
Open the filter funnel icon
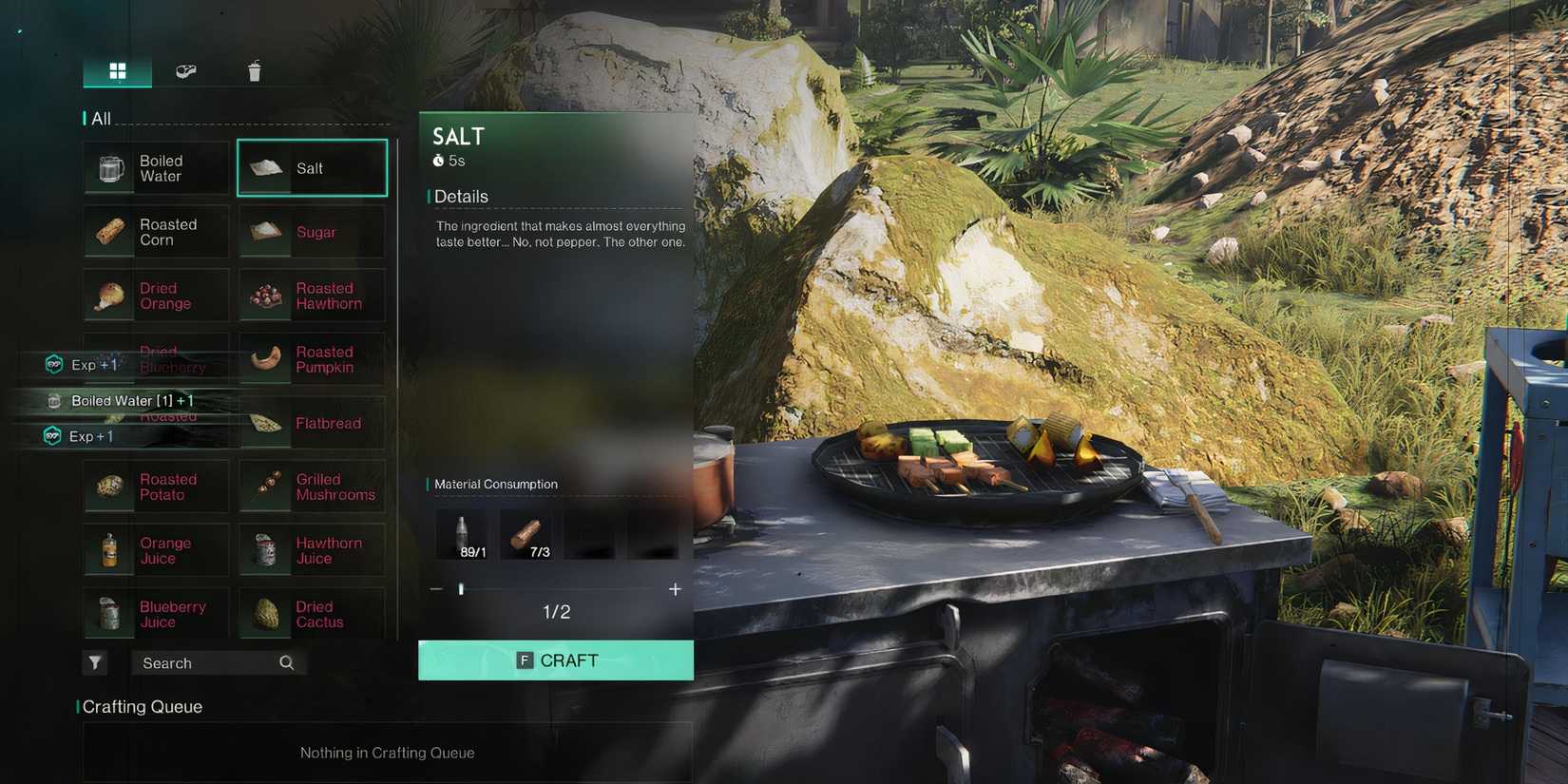pyautogui.click(x=94, y=662)
